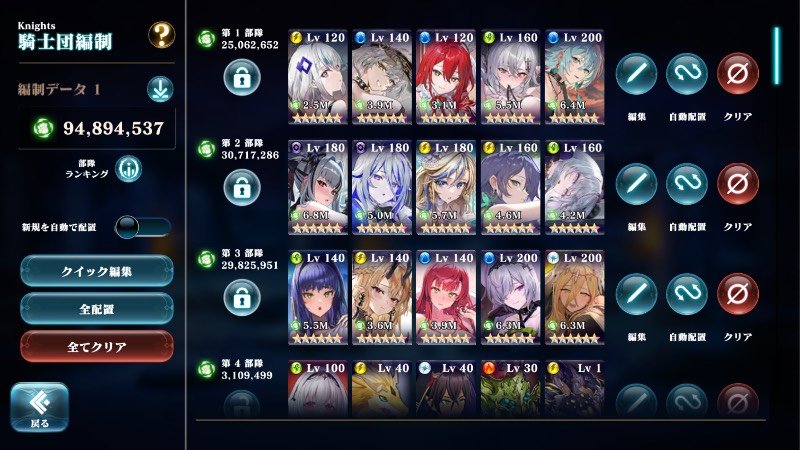Screen dimensions: 800x450
Task: Go back with the 戻る button
Action: 39,408
